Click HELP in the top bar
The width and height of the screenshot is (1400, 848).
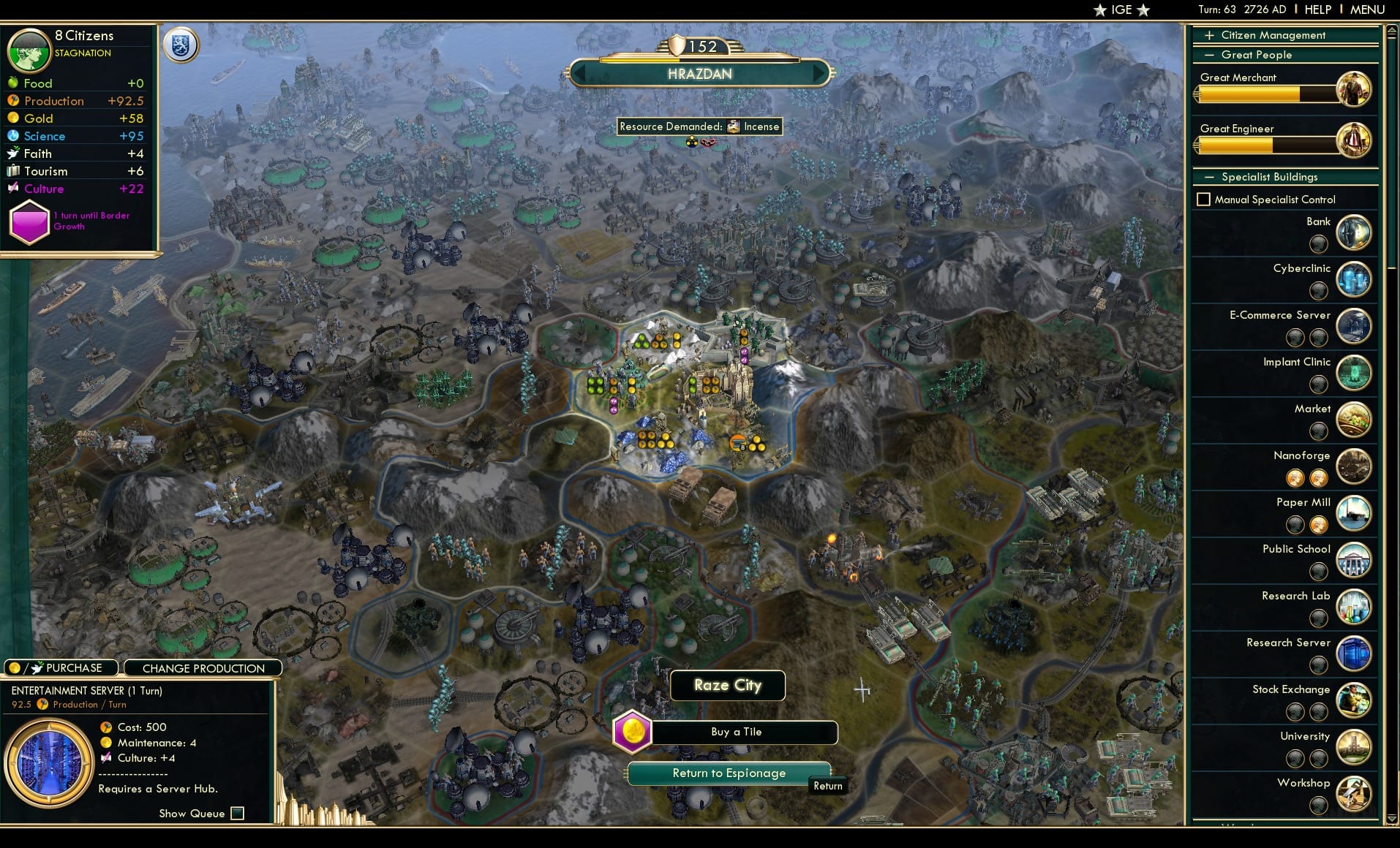tap(1317, 10)
